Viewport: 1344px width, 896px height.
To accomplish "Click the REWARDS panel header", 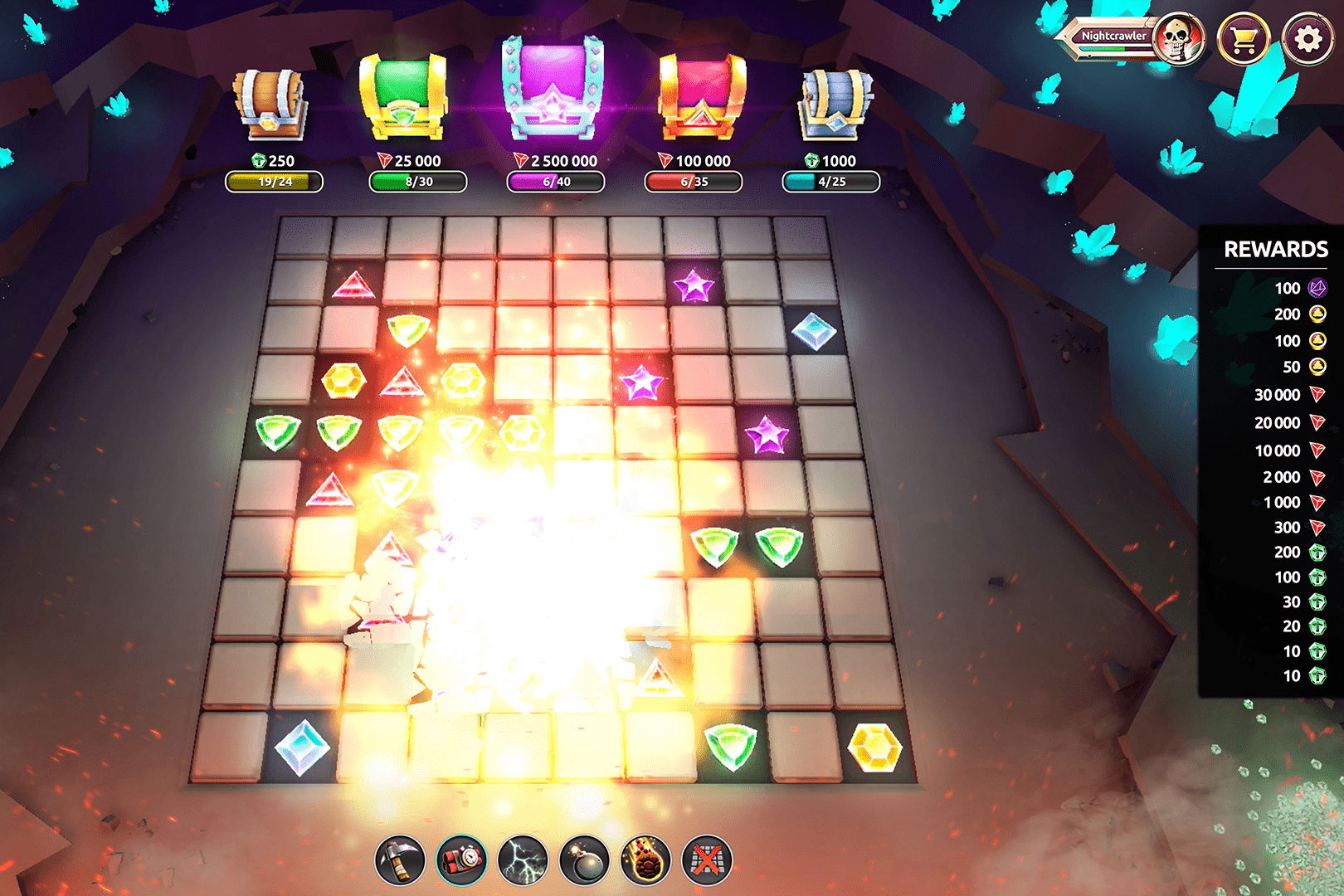I will pos(1275,248).
